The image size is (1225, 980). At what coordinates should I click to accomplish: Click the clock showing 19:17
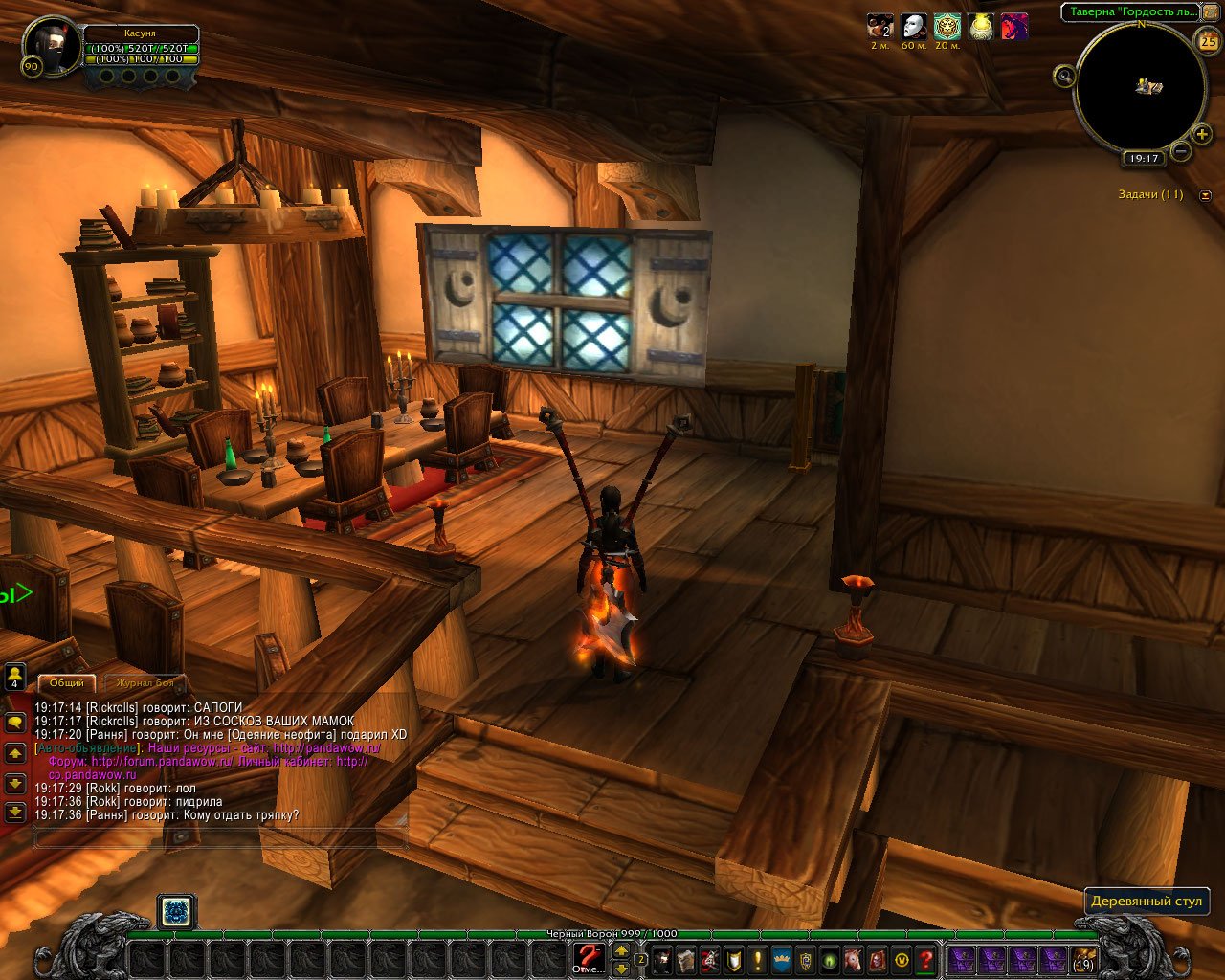click(1144, 159)
